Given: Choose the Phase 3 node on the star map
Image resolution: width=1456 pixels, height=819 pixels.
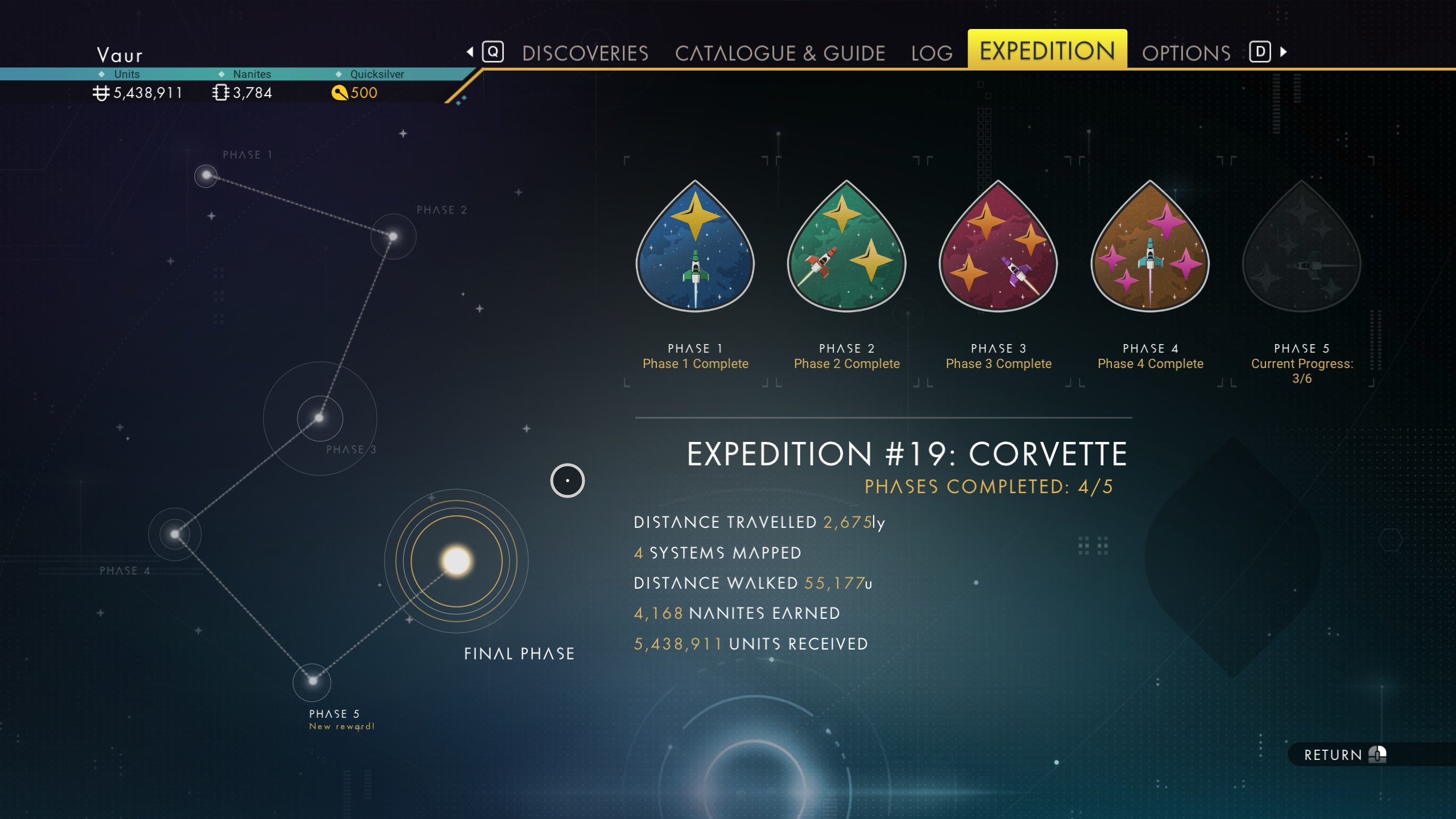Looking at the screenshot, I should coord(320,418).
